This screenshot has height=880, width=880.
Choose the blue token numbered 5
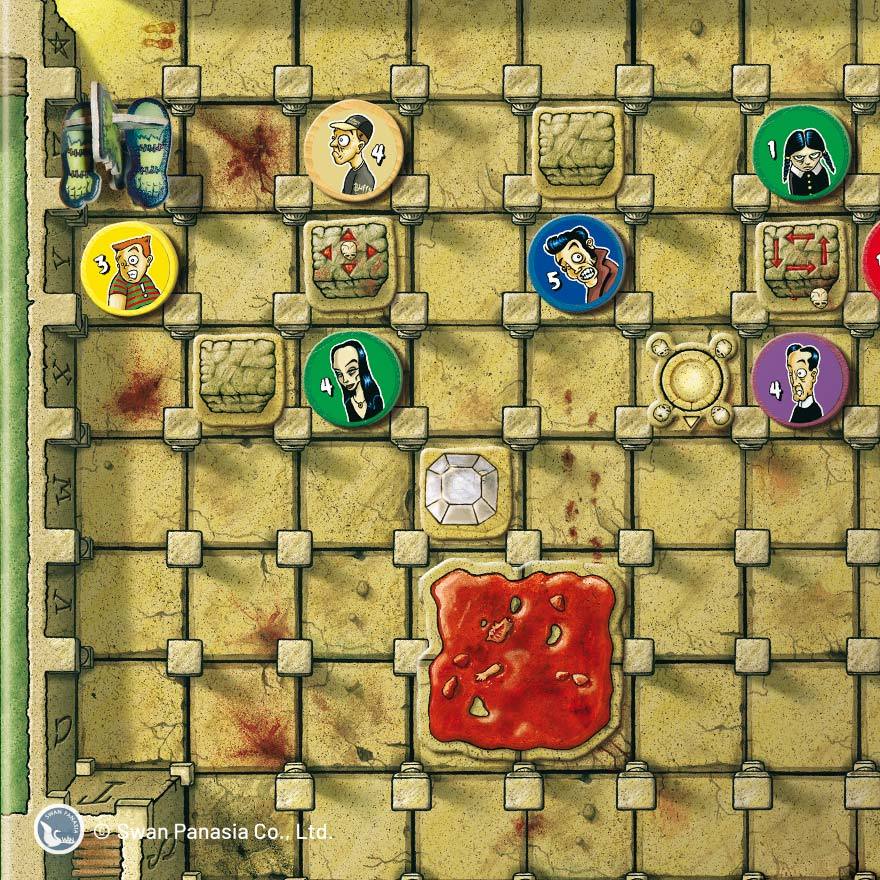click(576, 263)
